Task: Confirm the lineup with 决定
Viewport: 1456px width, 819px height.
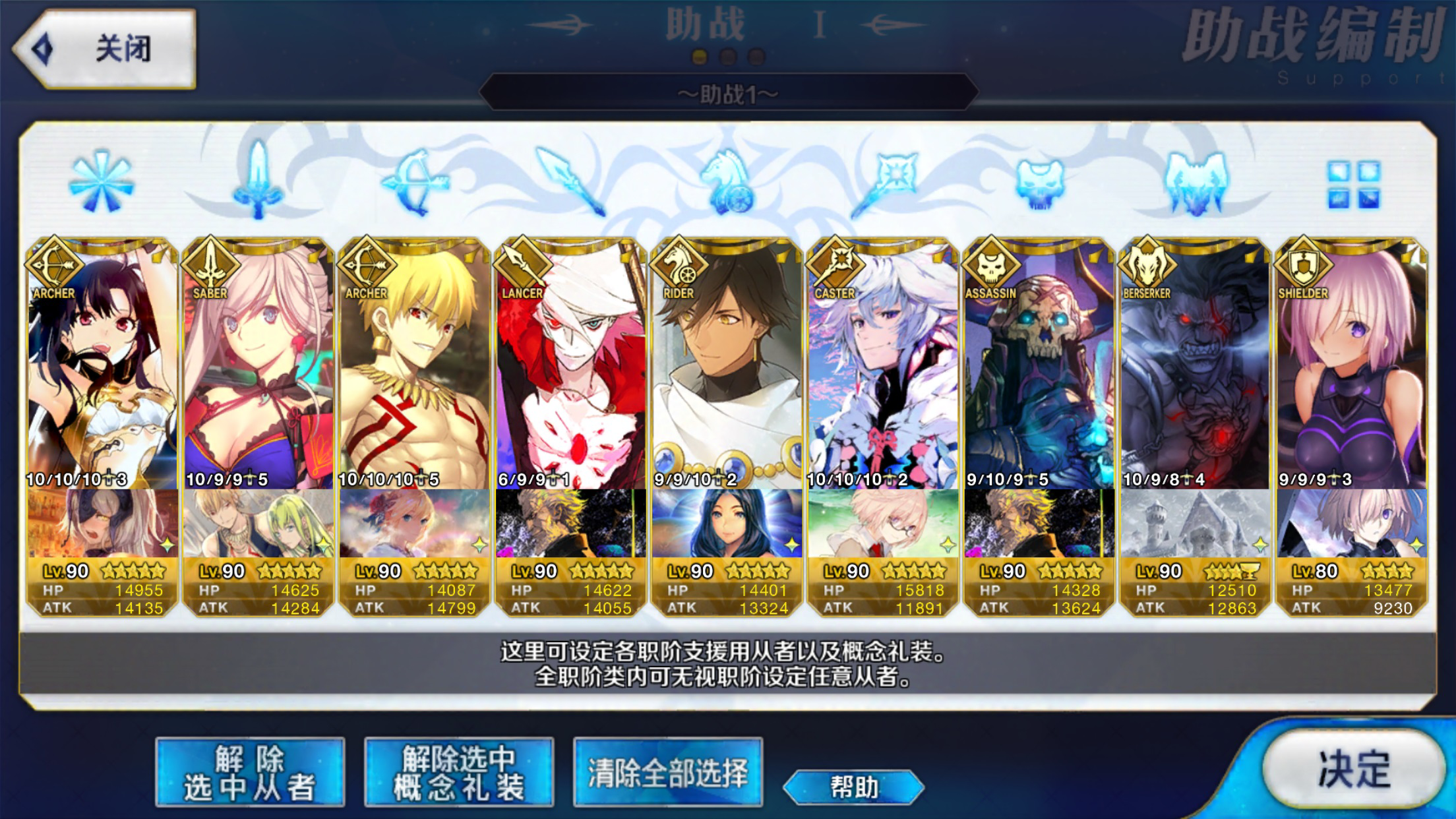Action: [1352, 768]
